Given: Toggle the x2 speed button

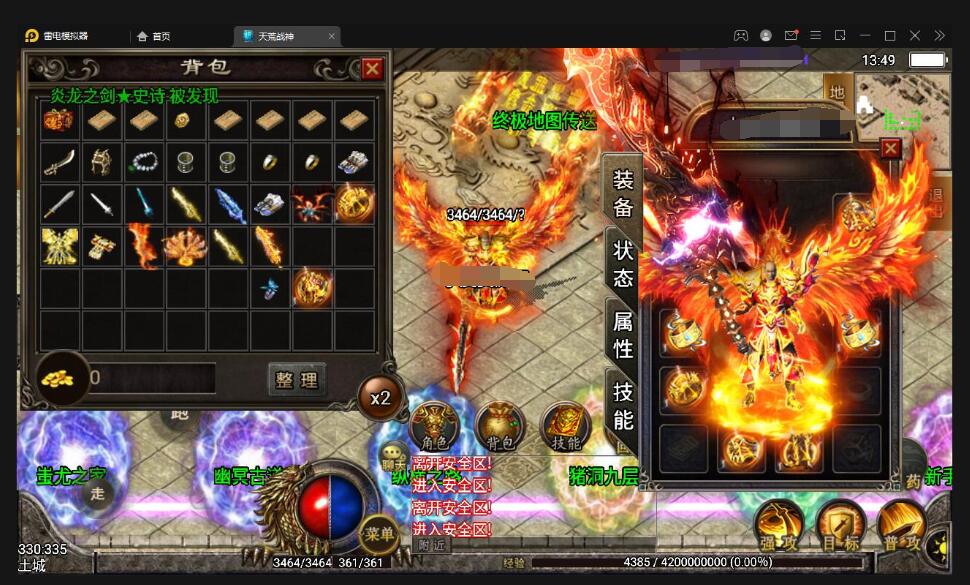Looking at the screenshot, I should (380, 397).
